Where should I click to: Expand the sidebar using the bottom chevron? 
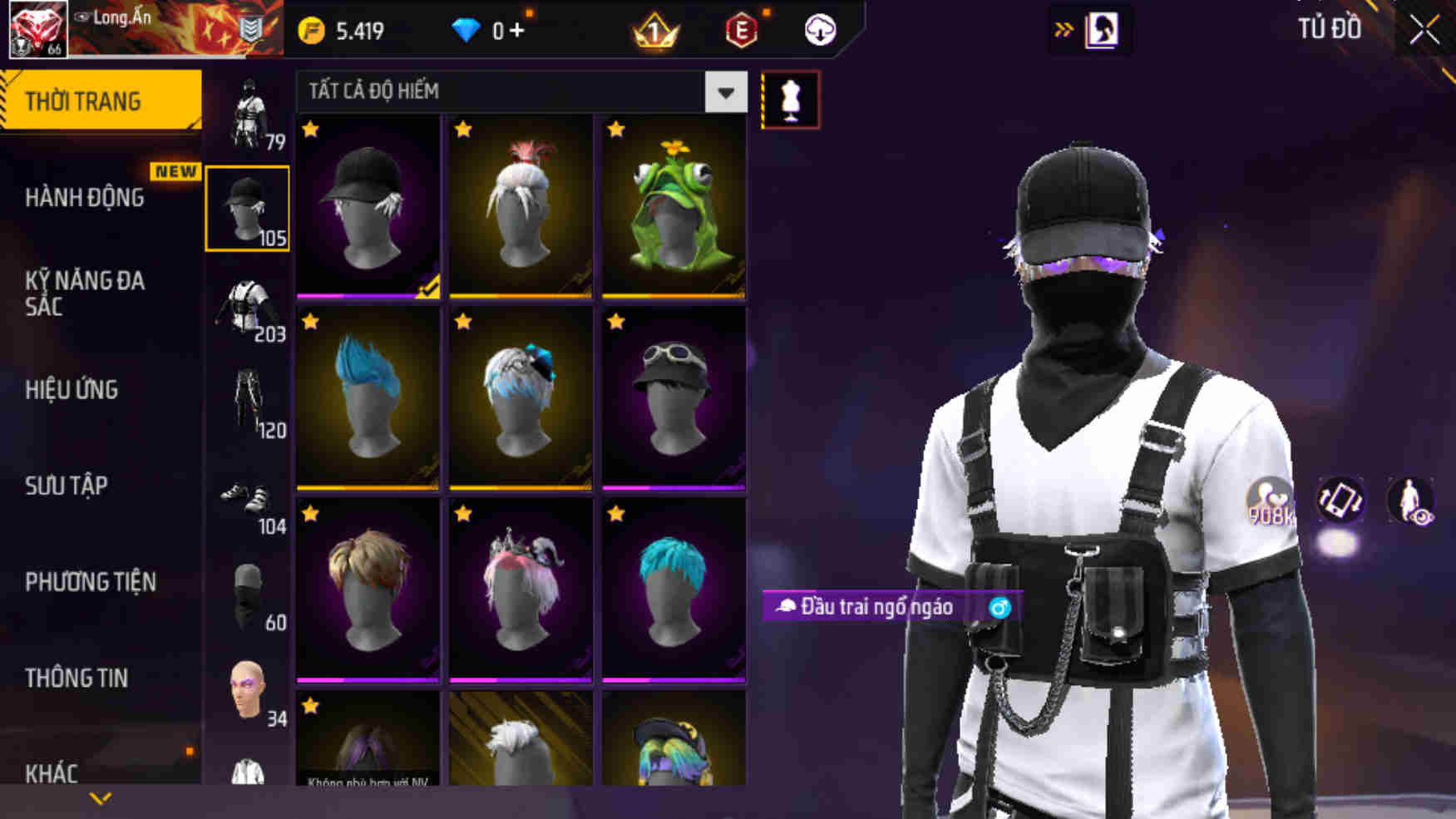click(101, 797)
